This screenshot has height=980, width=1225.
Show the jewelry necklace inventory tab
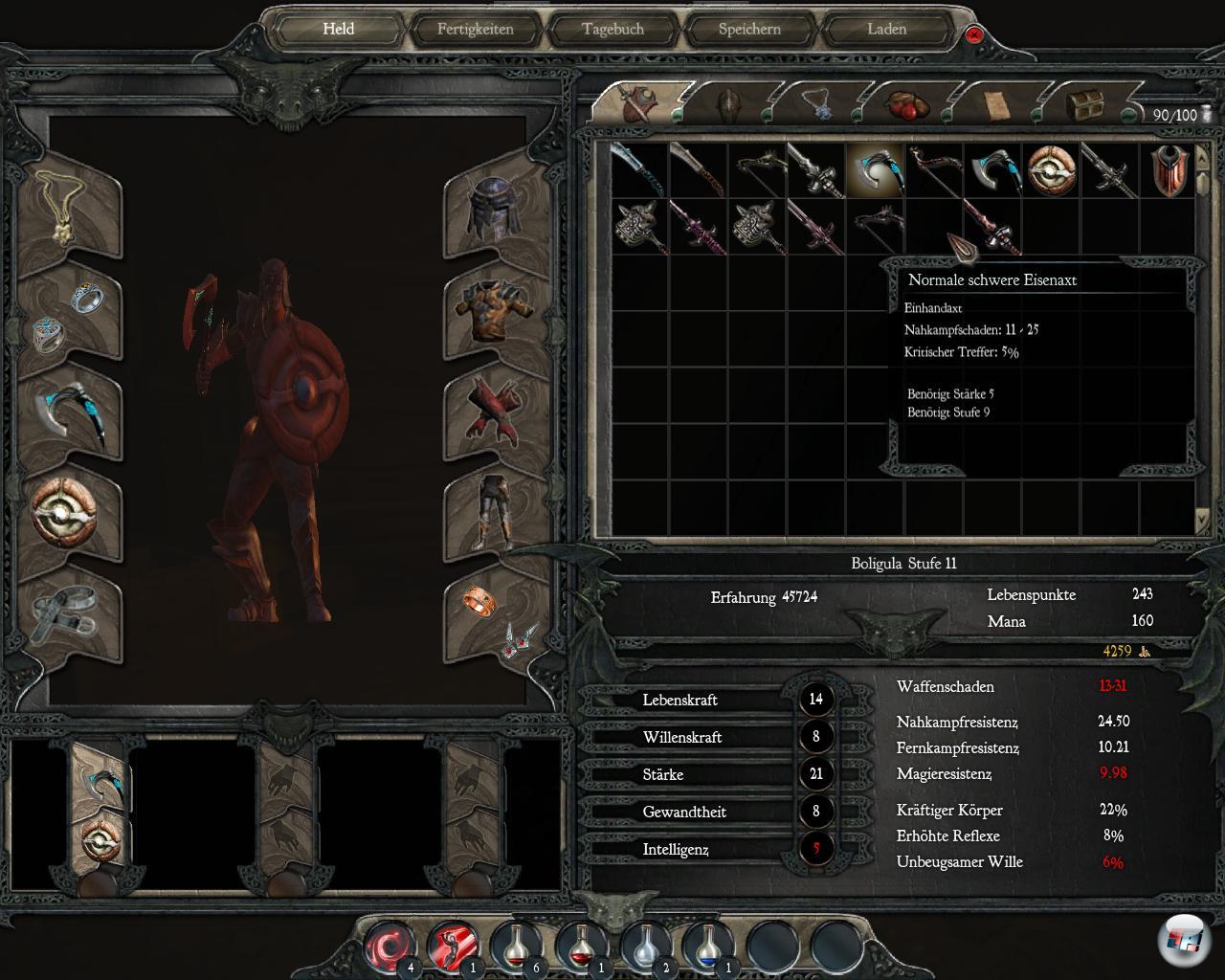pyautogui.click(x=818, y=102)
